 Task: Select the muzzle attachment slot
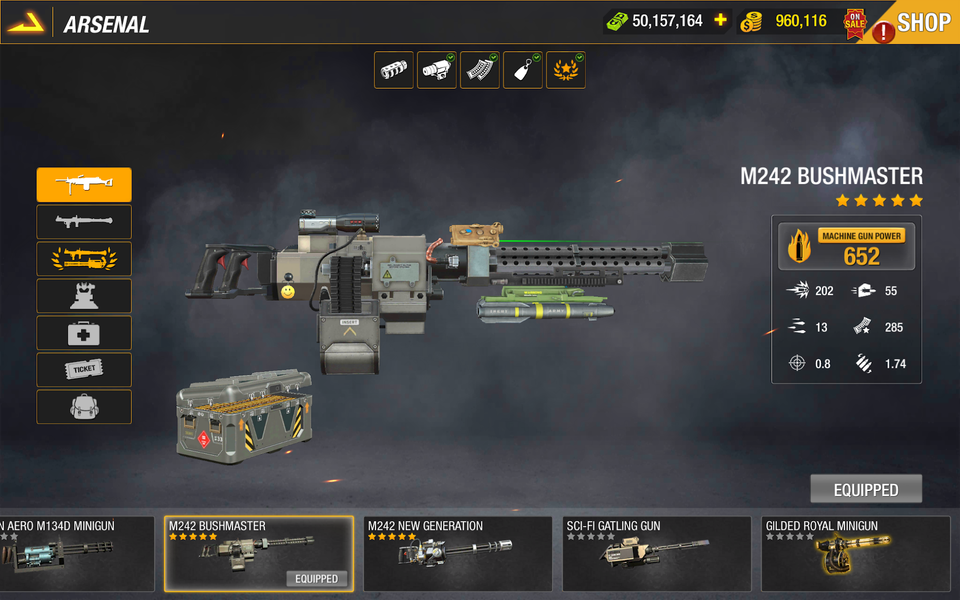coord(394,70)
